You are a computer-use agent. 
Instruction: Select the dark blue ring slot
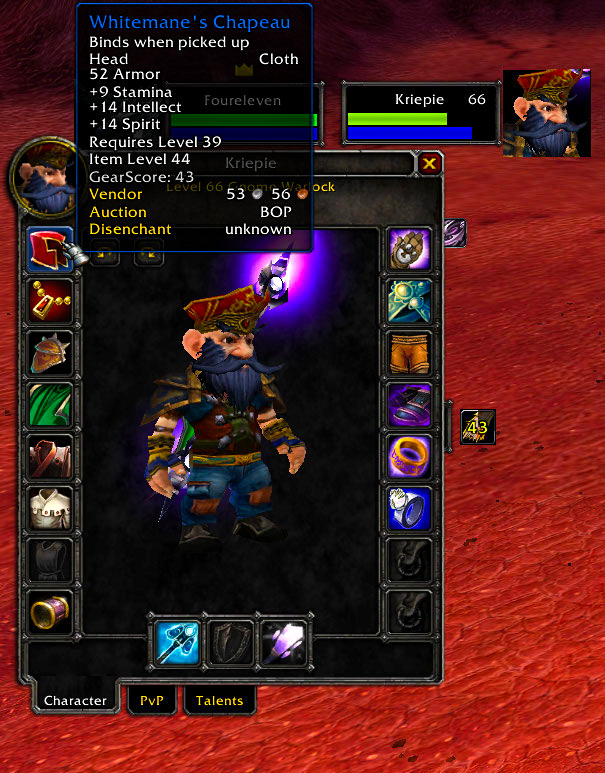click(410, 509)
